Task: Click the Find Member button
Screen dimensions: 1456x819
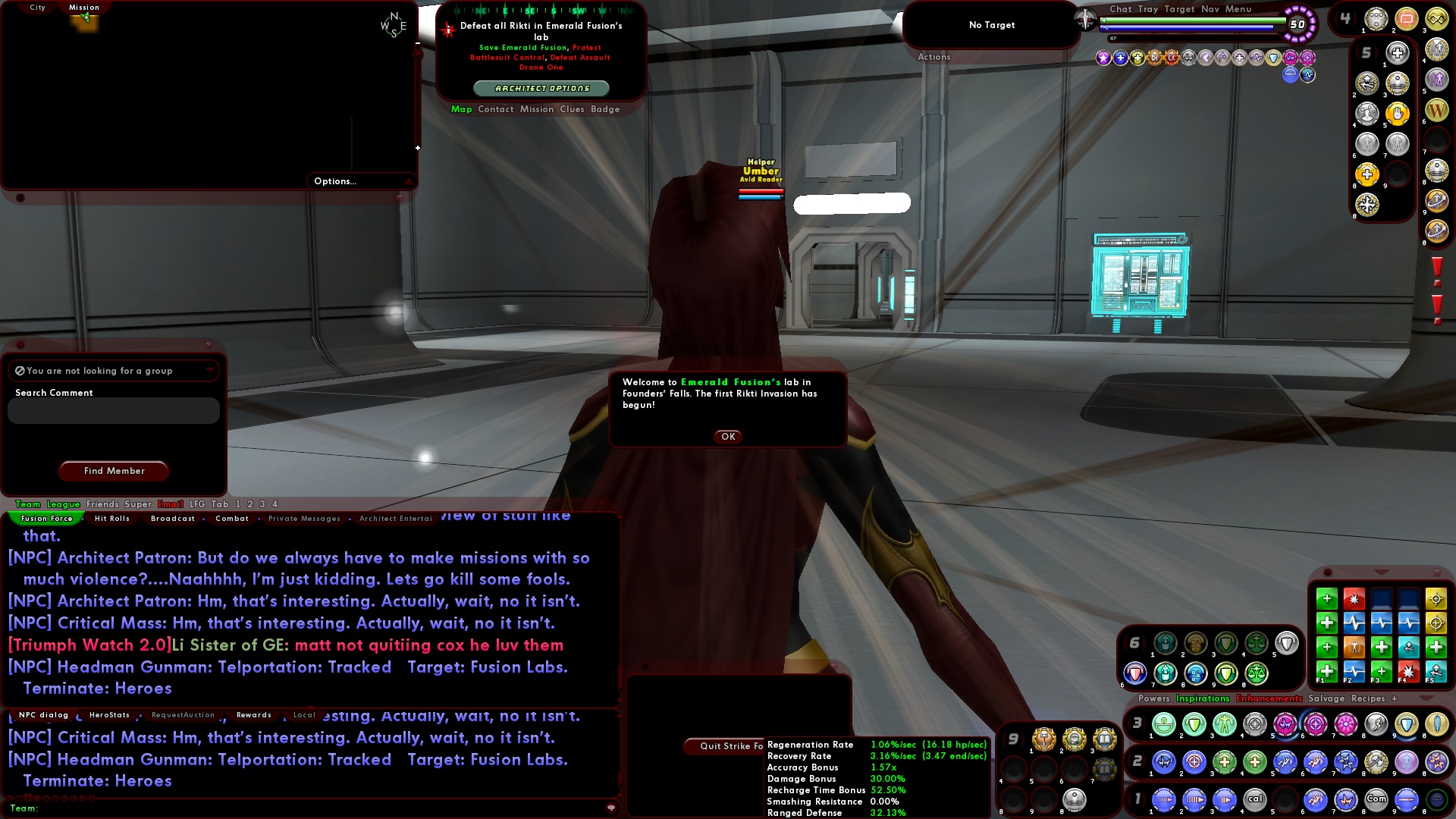Action: [113, 470]
